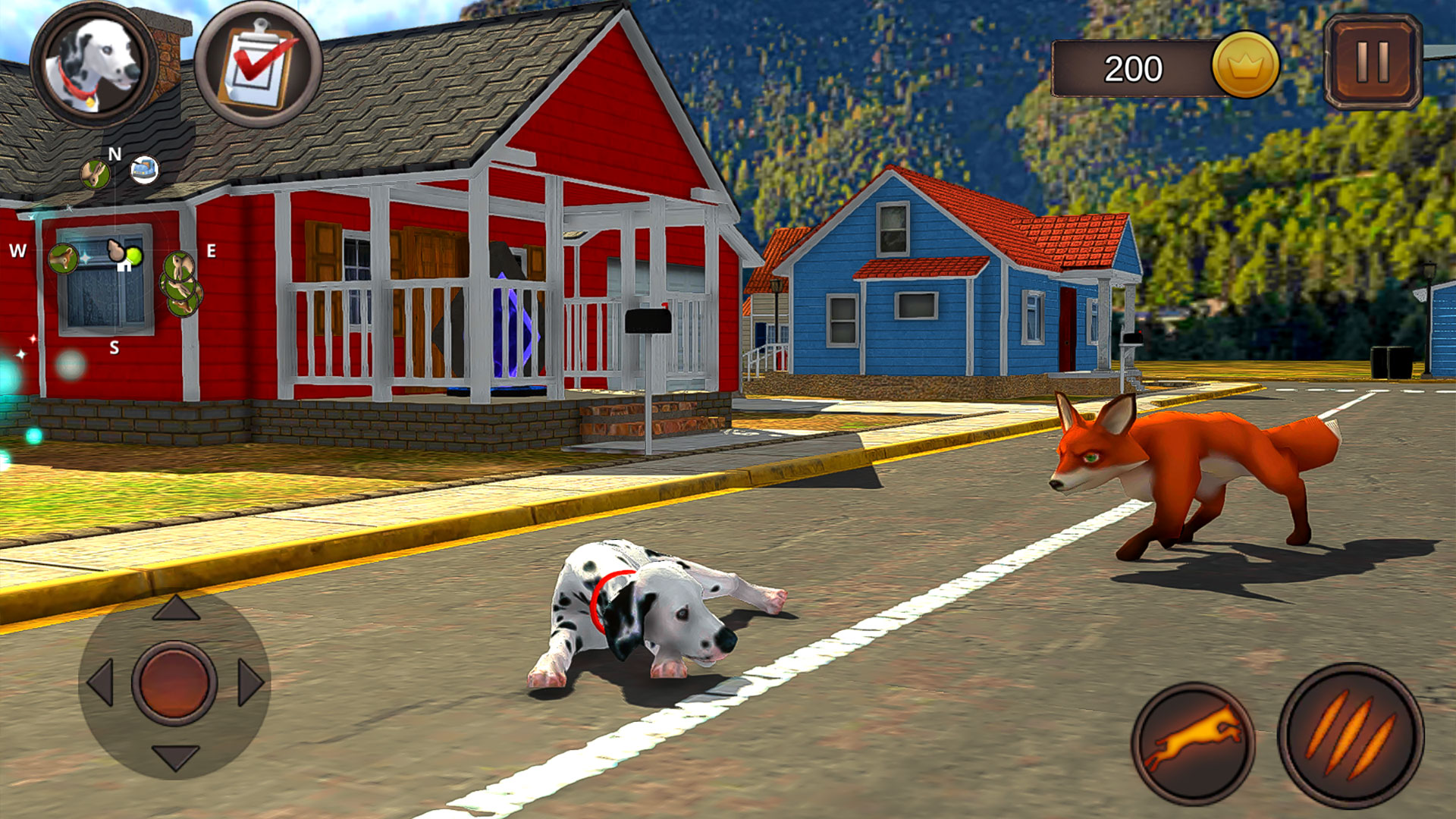Select the deer marker west on minimap
1456x819 pixels.
click(64, 259)
